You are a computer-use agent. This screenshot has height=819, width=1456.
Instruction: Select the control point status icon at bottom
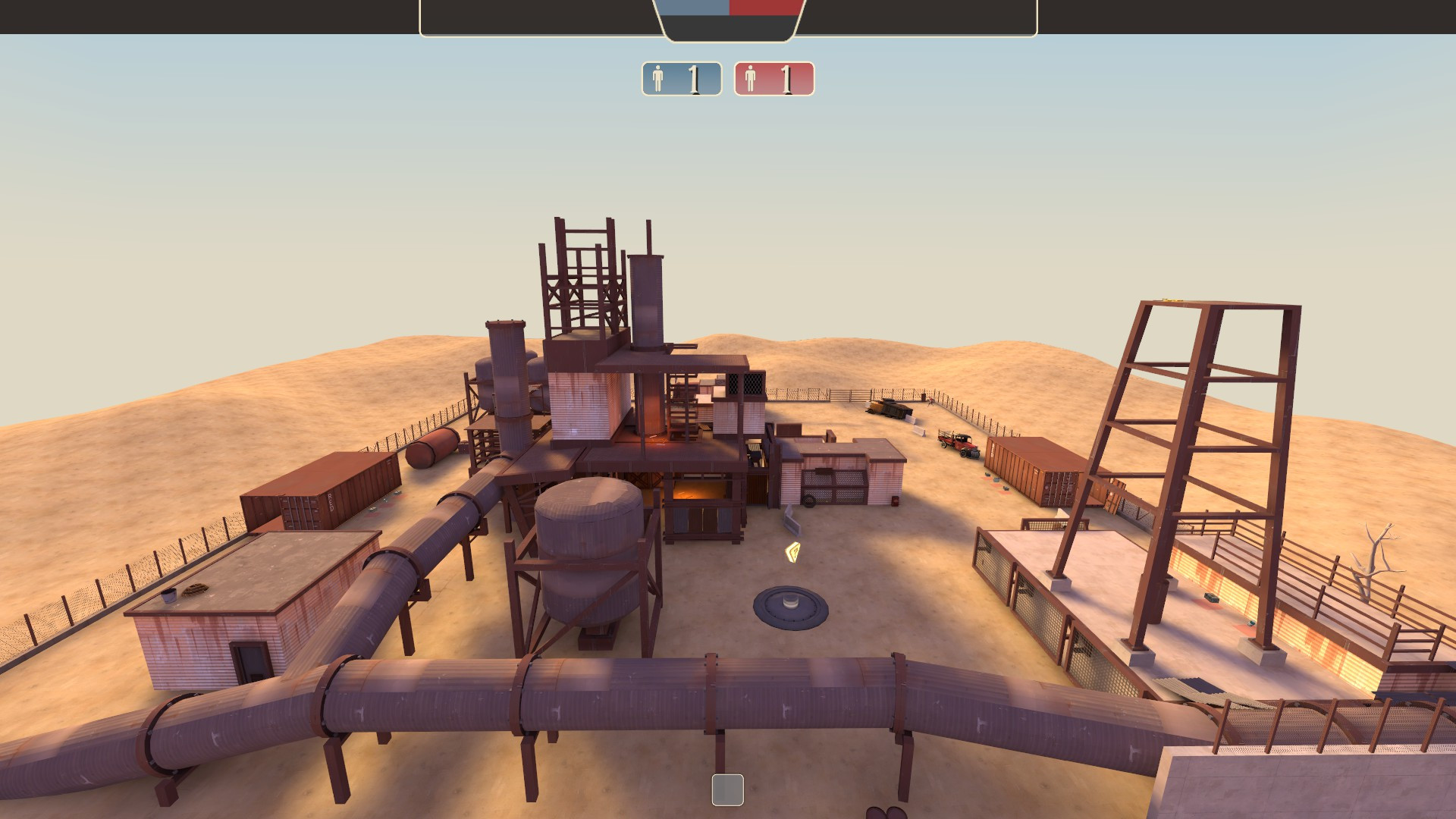click(x=727, y=790)
